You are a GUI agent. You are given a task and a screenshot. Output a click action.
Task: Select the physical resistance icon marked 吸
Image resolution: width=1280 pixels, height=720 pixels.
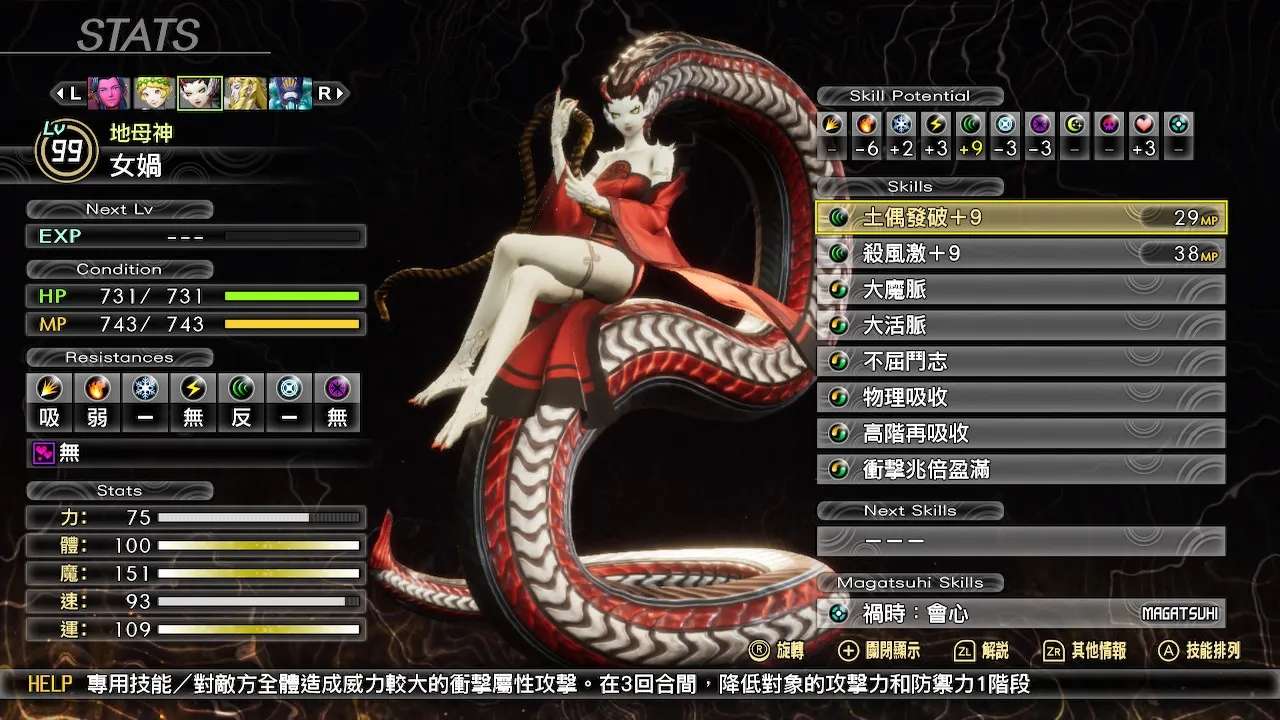pos(49,390)
